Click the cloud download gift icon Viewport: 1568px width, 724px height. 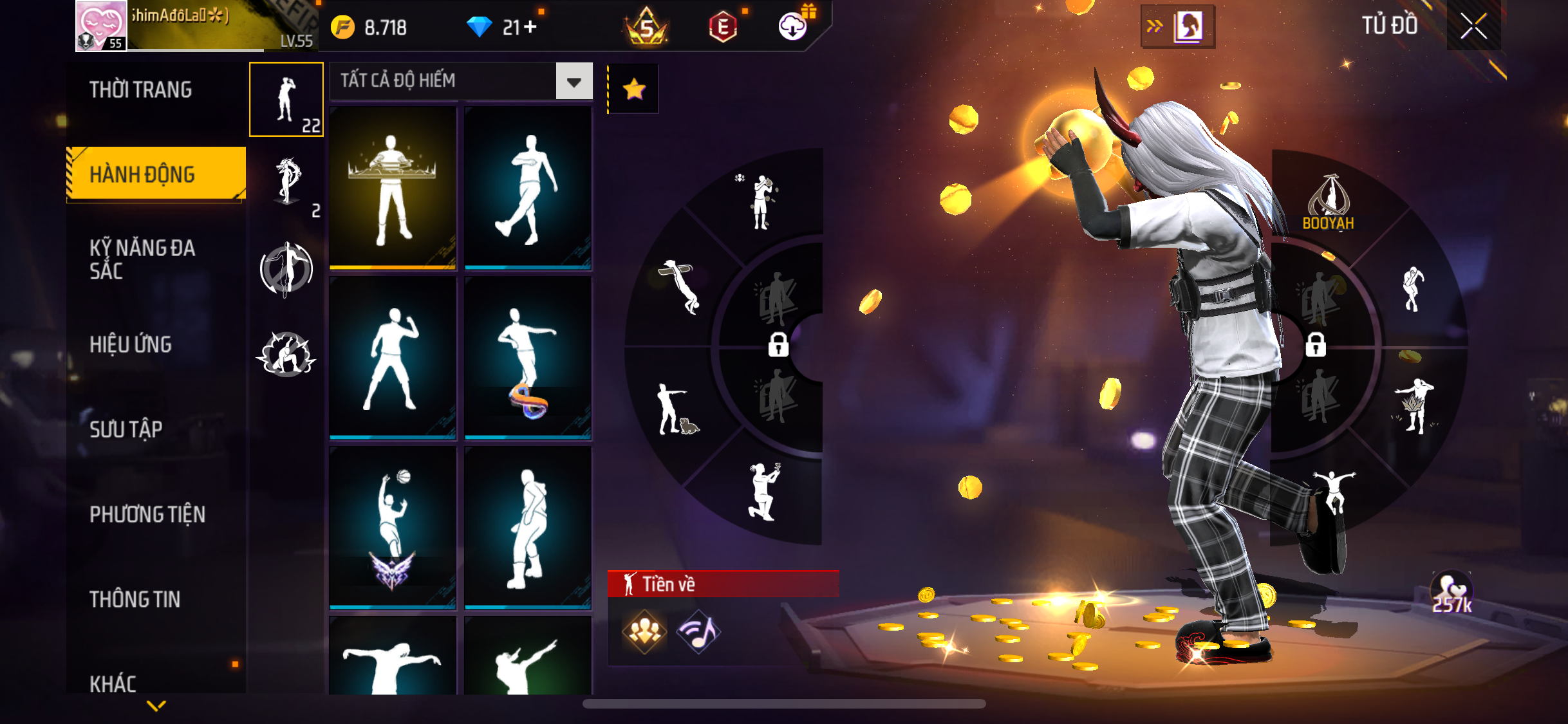(x=793, y=26)
